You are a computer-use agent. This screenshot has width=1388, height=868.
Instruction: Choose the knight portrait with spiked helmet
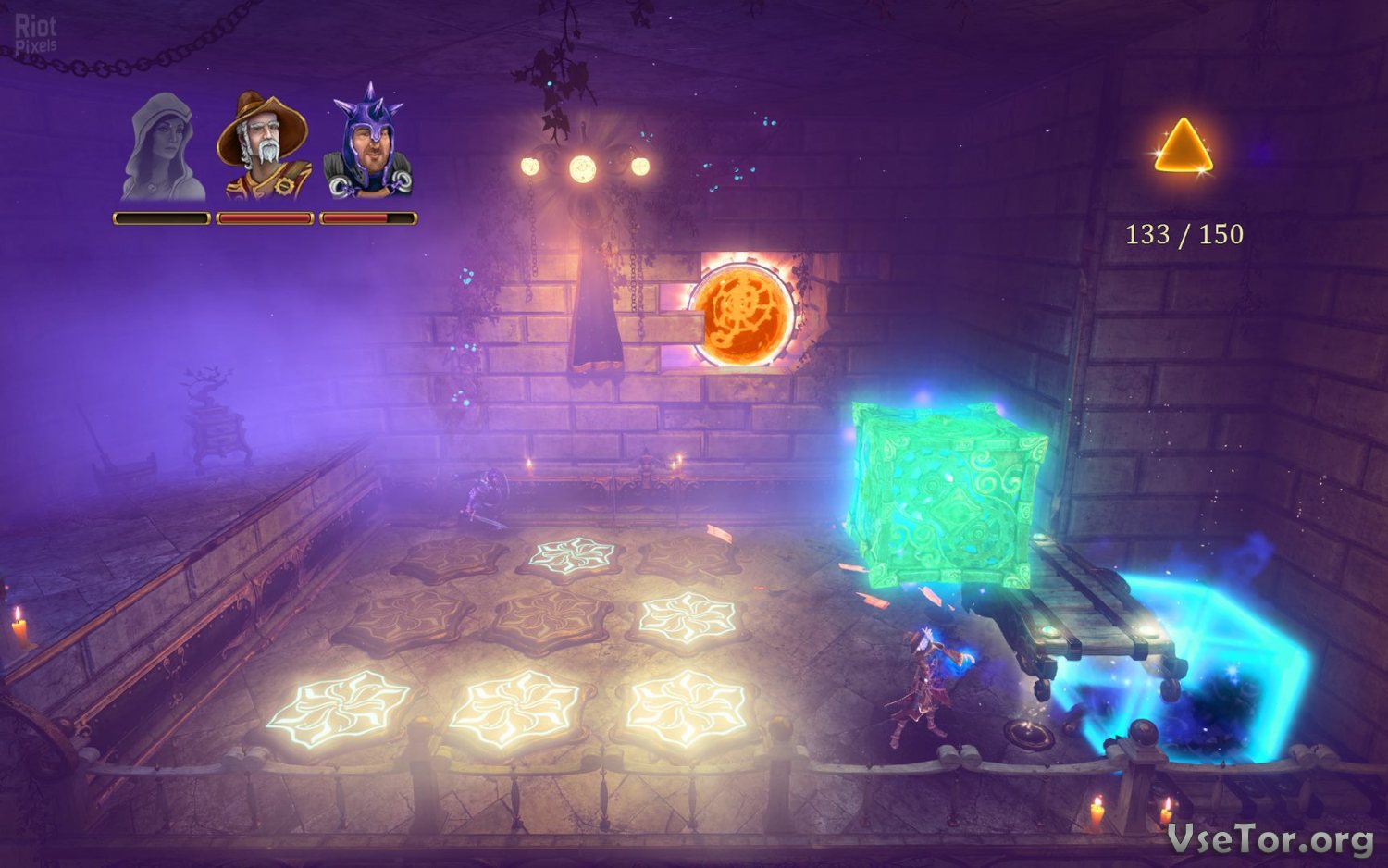click(368, 146)
